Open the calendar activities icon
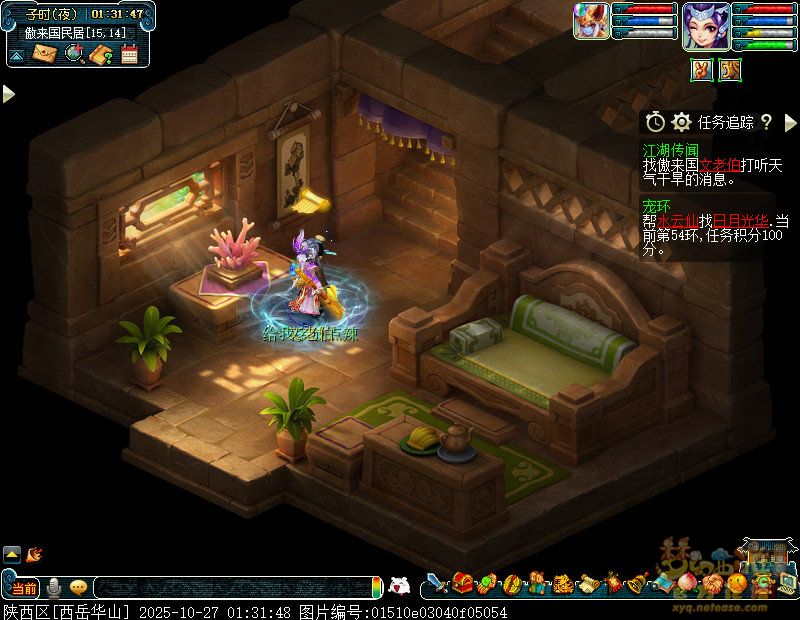Screen dimensions: 800x620 tap(128, 54)
